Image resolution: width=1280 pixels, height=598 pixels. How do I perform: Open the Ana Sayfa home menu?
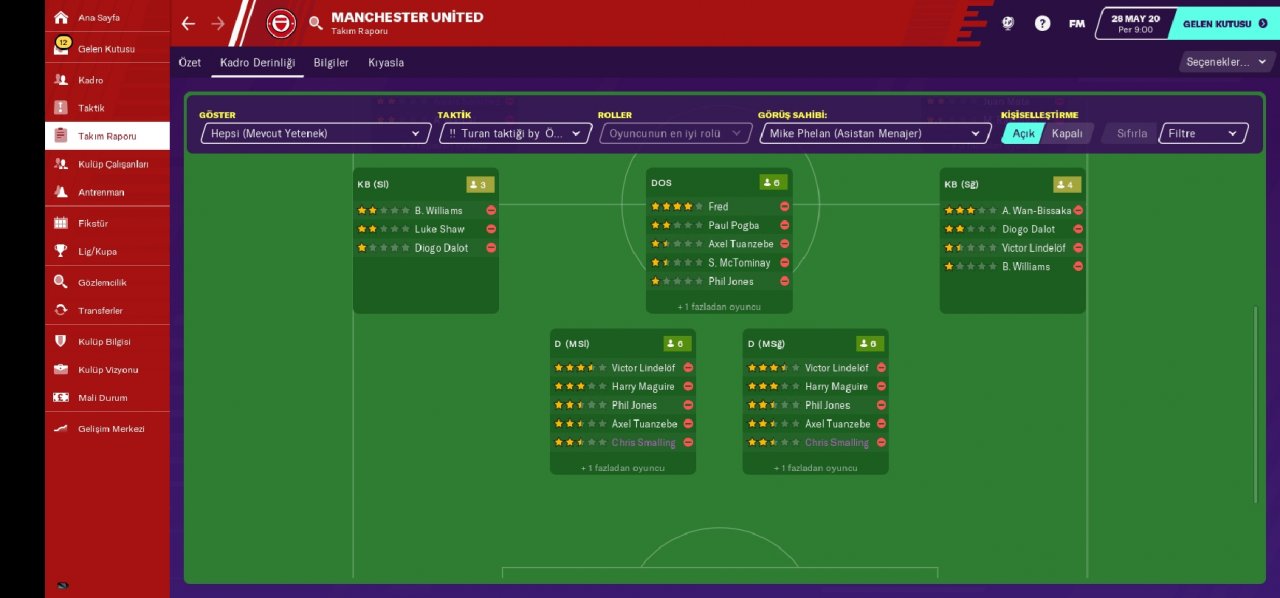coord(98,18)
